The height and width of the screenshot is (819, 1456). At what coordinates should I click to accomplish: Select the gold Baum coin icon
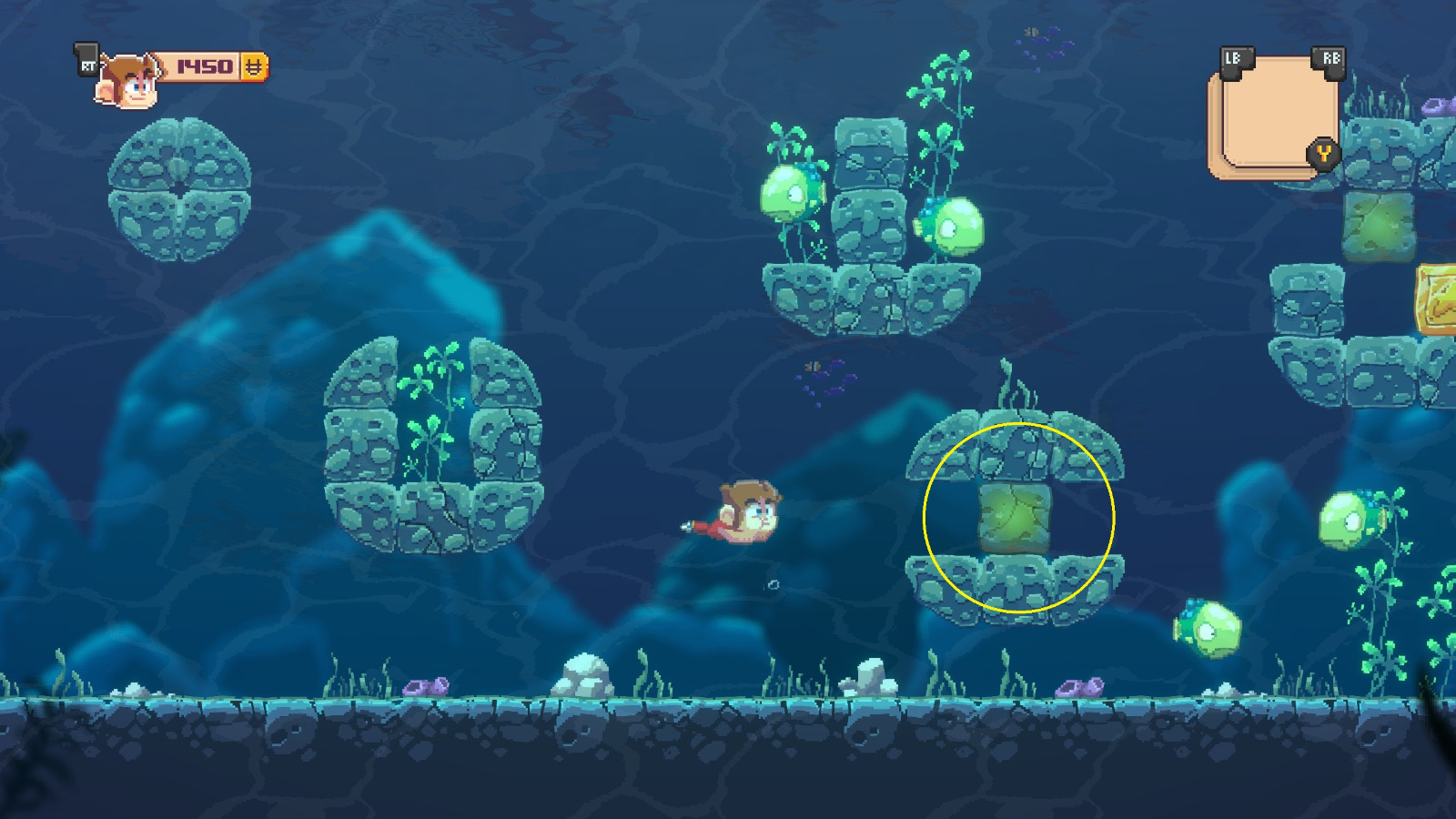pyautogui.click(x=254, y=66)
